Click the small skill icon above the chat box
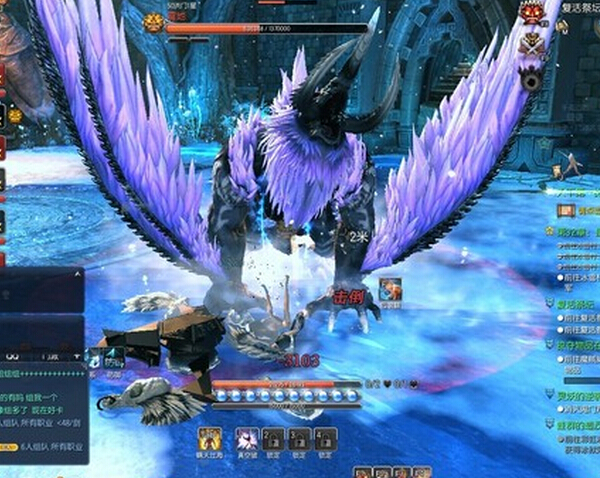 [114, 356]
